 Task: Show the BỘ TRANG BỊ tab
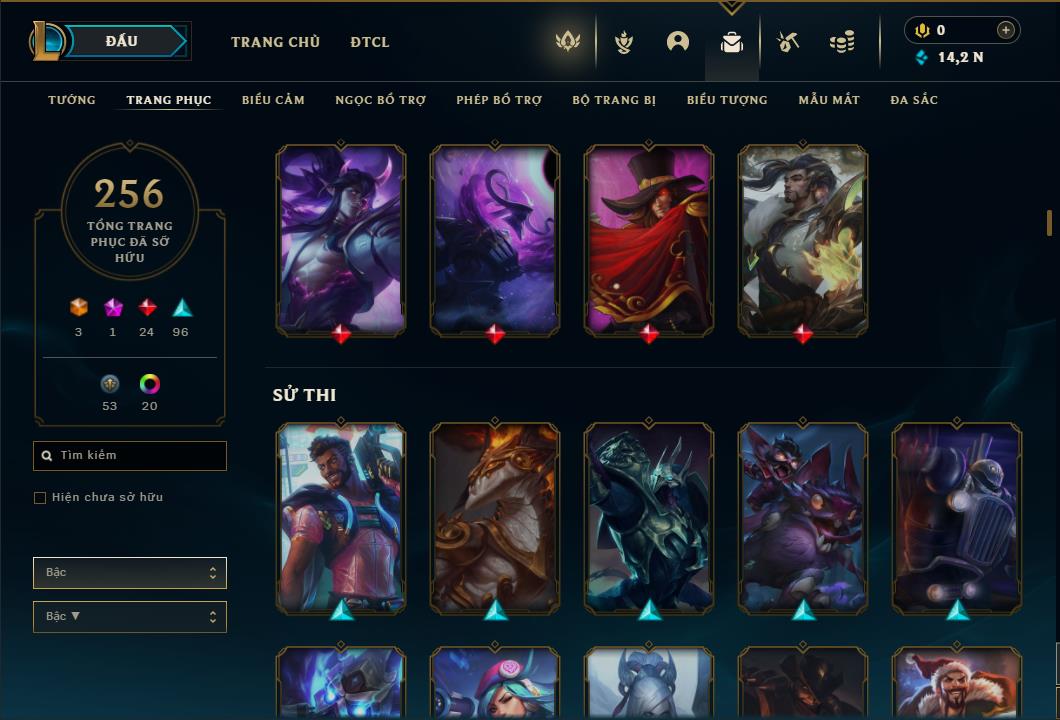click(x=614, y=100)
